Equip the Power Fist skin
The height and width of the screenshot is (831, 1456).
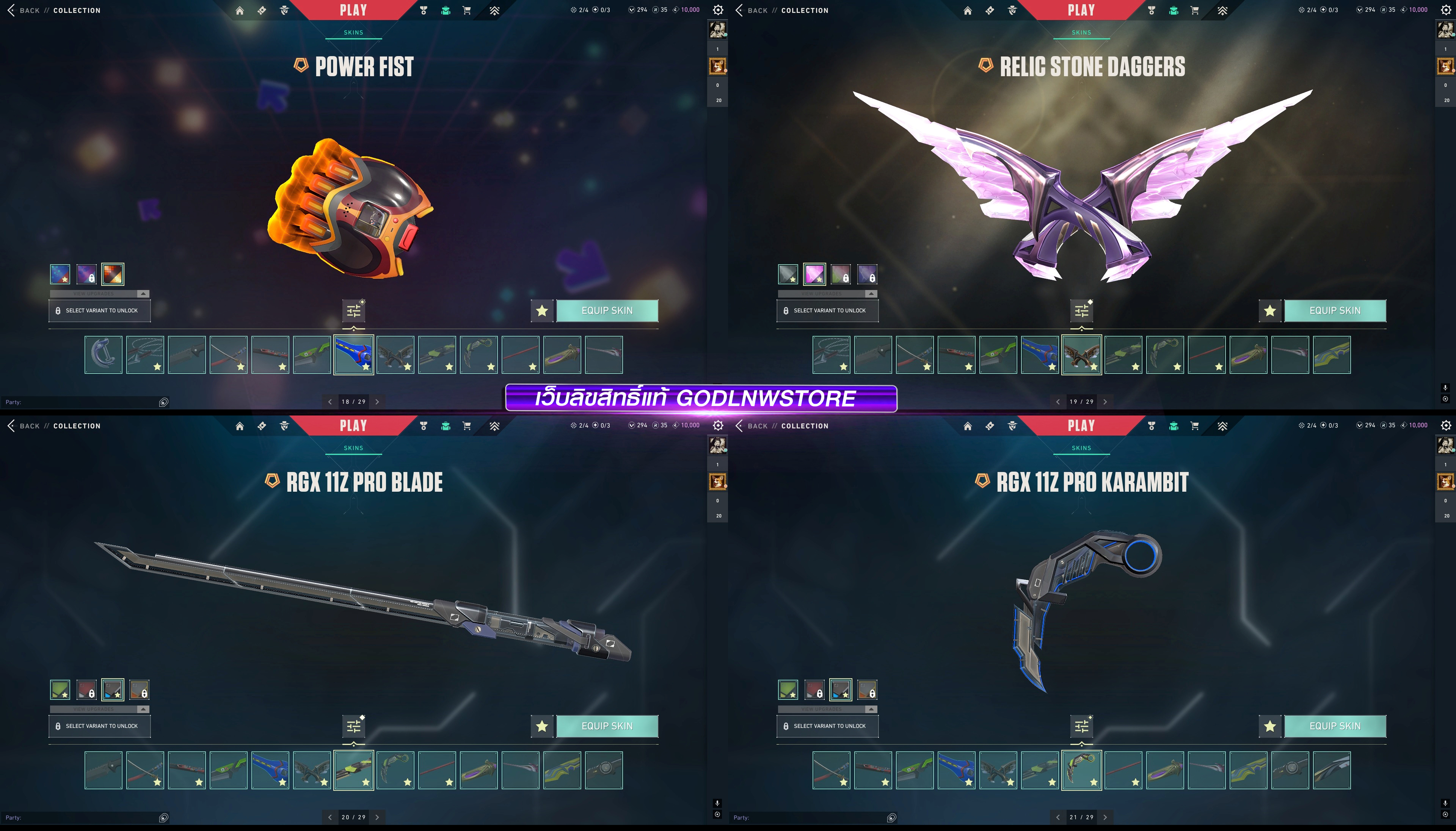[x=607, y=310]
